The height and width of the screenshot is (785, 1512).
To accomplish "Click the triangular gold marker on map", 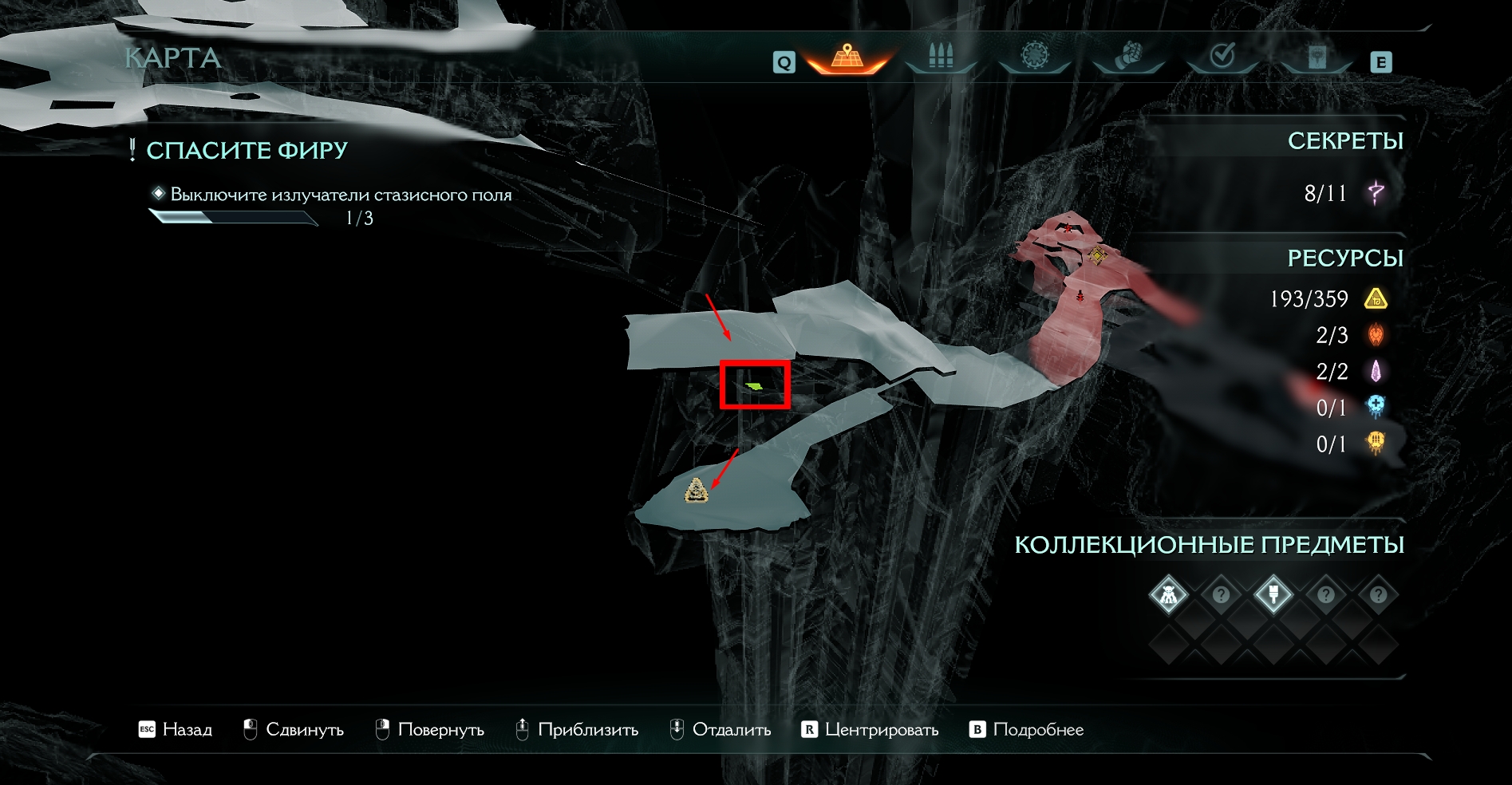I will [x=697, y=491].
